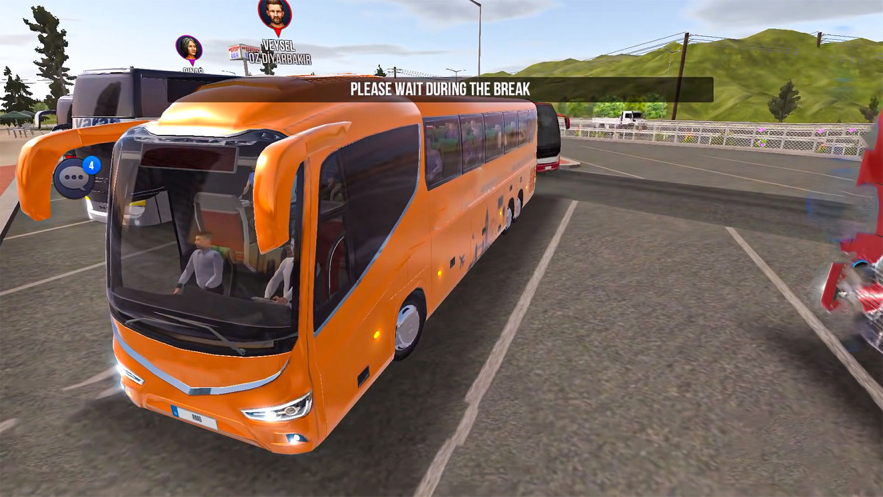The image size is (883, 497).
Task: Select the Veysel Öz Diyarbakır avatar marker
Action: [x=275, y=15]
